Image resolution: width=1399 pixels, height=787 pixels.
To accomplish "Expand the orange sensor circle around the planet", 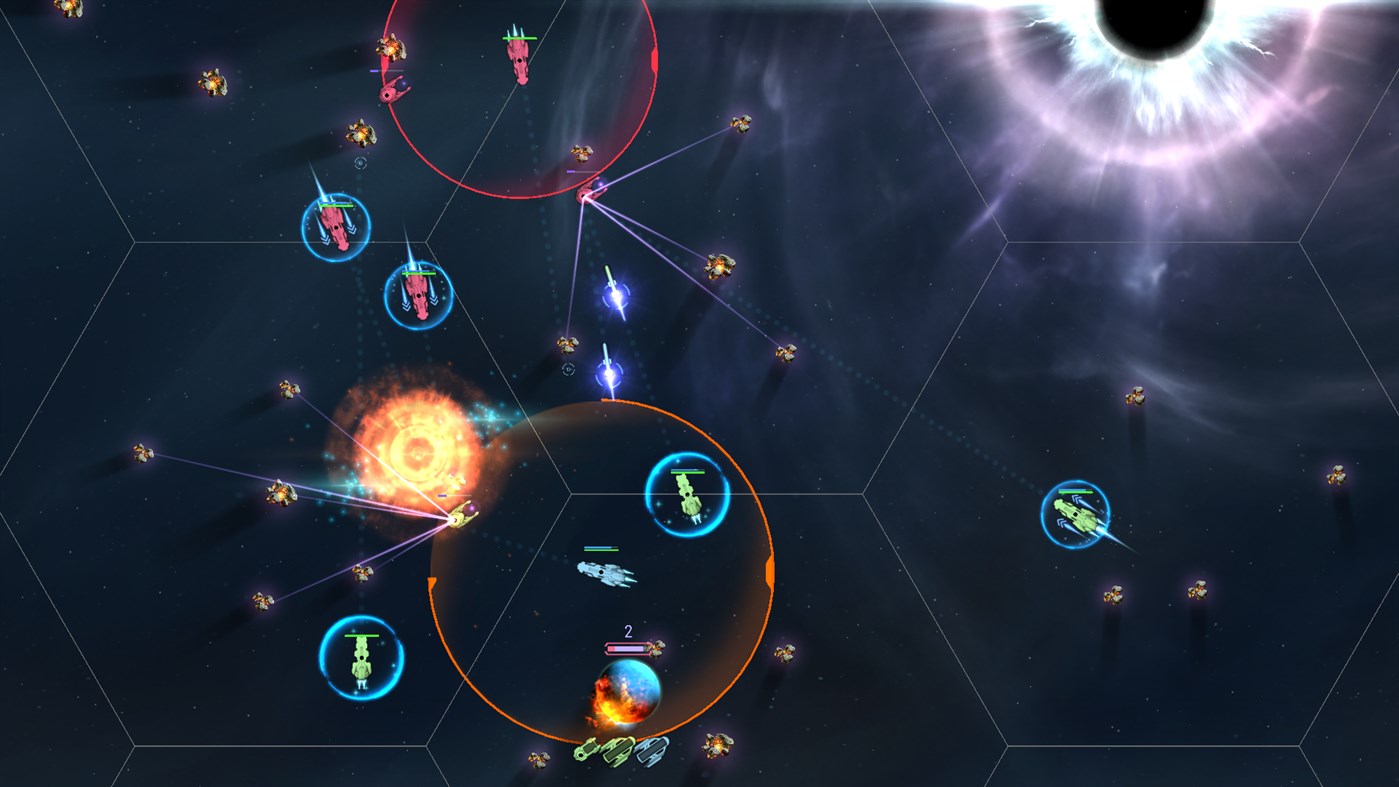I will click(x=770, y=570).
